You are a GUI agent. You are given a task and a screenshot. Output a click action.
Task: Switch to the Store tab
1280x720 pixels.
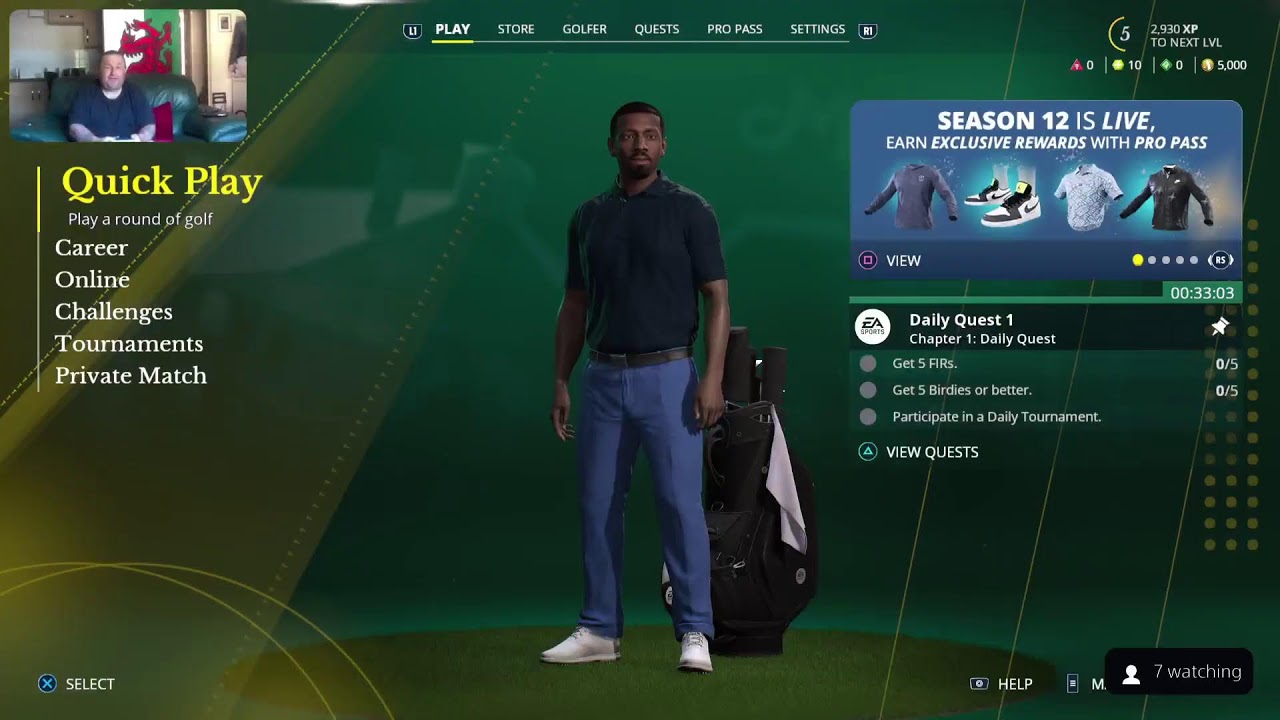(x=516, y=29)
